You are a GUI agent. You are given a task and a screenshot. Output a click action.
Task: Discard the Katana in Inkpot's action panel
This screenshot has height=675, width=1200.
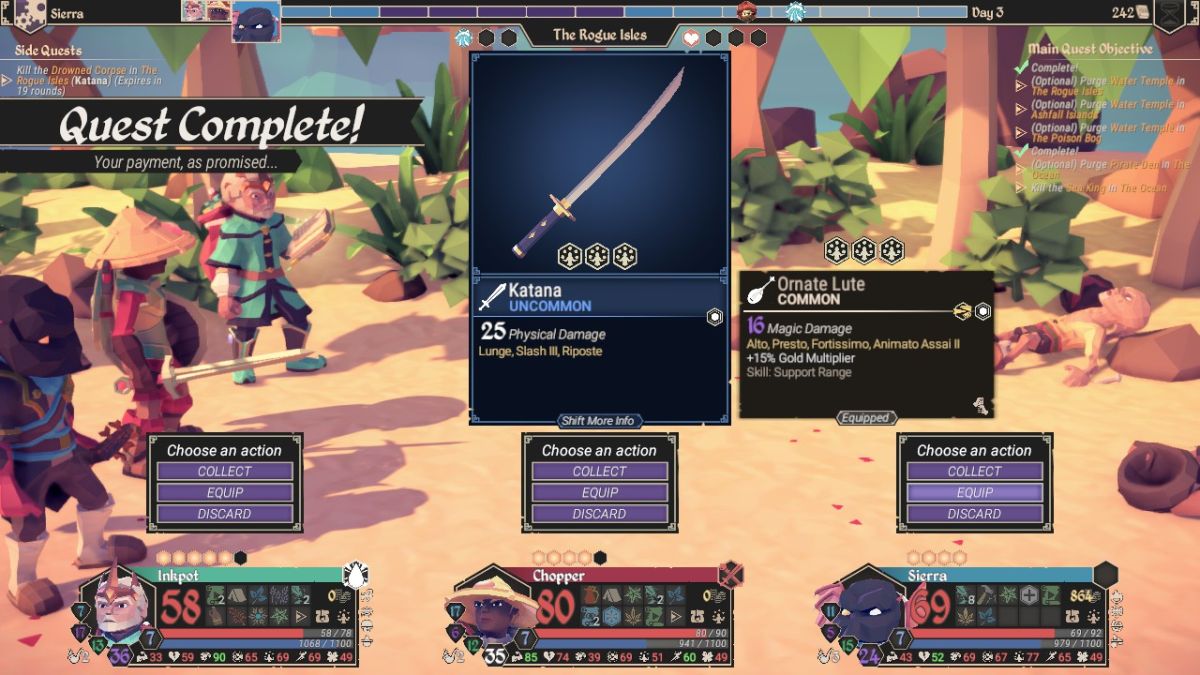pyautogui.click(x=225, y=514)
